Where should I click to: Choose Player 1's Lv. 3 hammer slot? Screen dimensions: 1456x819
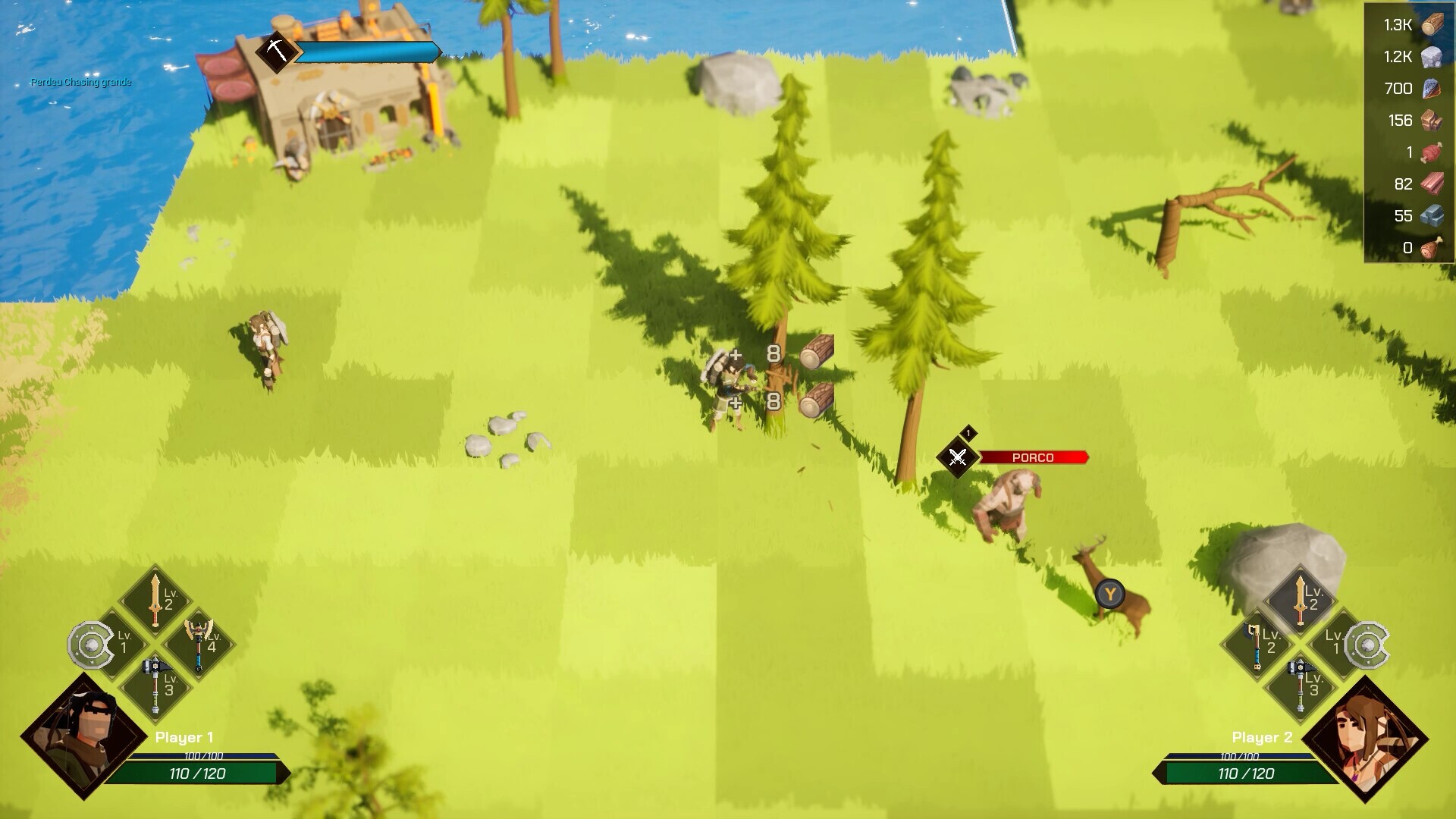coord(156,685)
